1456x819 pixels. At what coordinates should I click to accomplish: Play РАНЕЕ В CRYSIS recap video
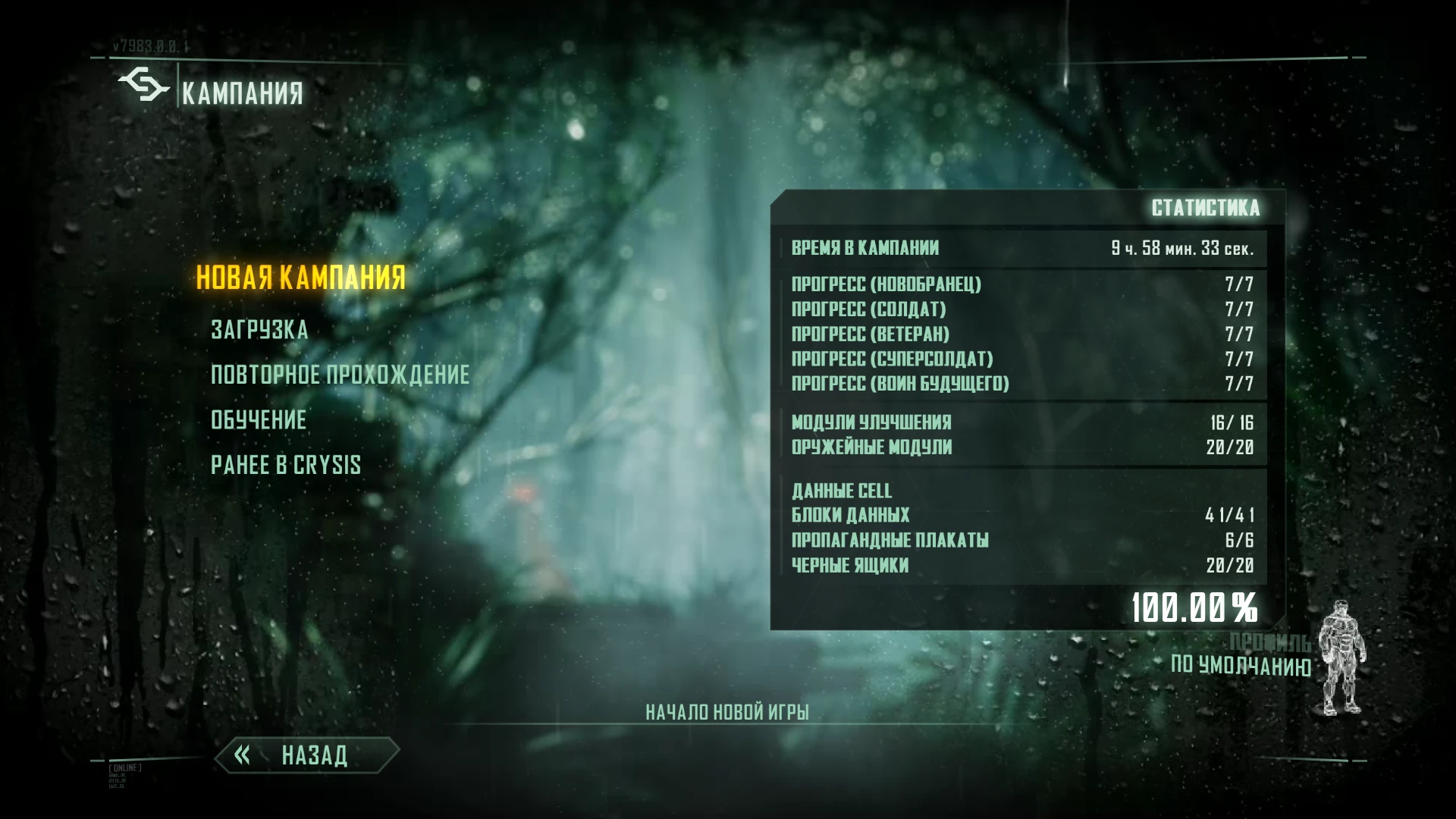click(287, 465)
